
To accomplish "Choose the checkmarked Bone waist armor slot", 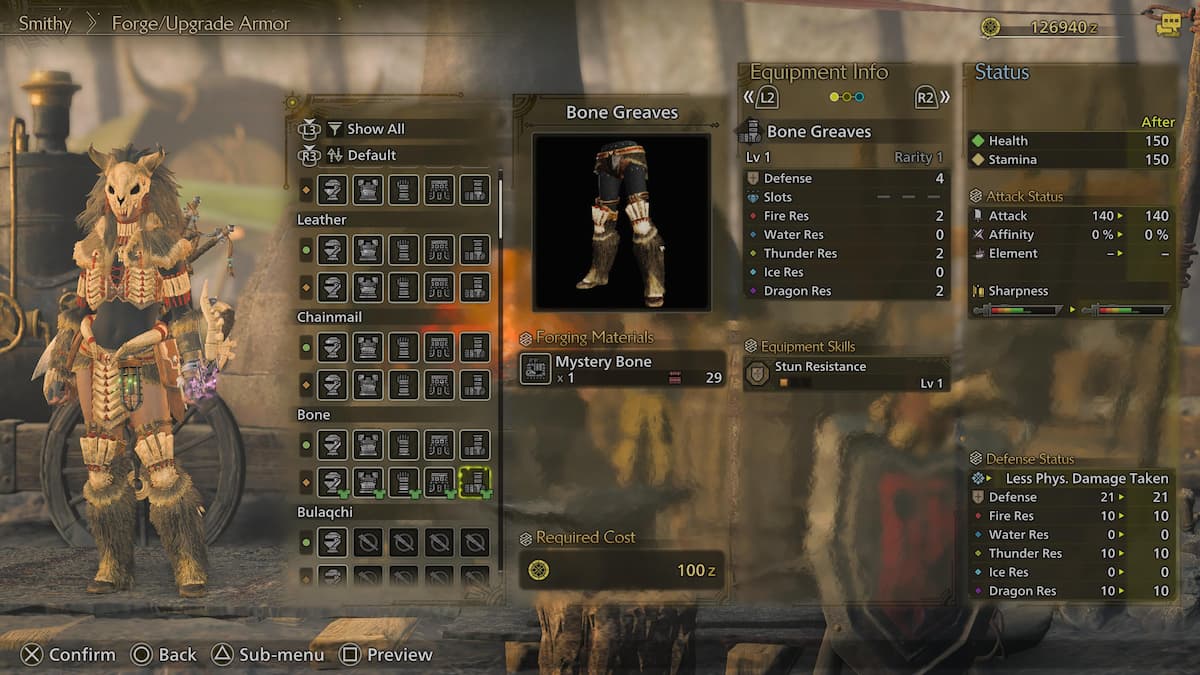I will click(x=439, y=482).
